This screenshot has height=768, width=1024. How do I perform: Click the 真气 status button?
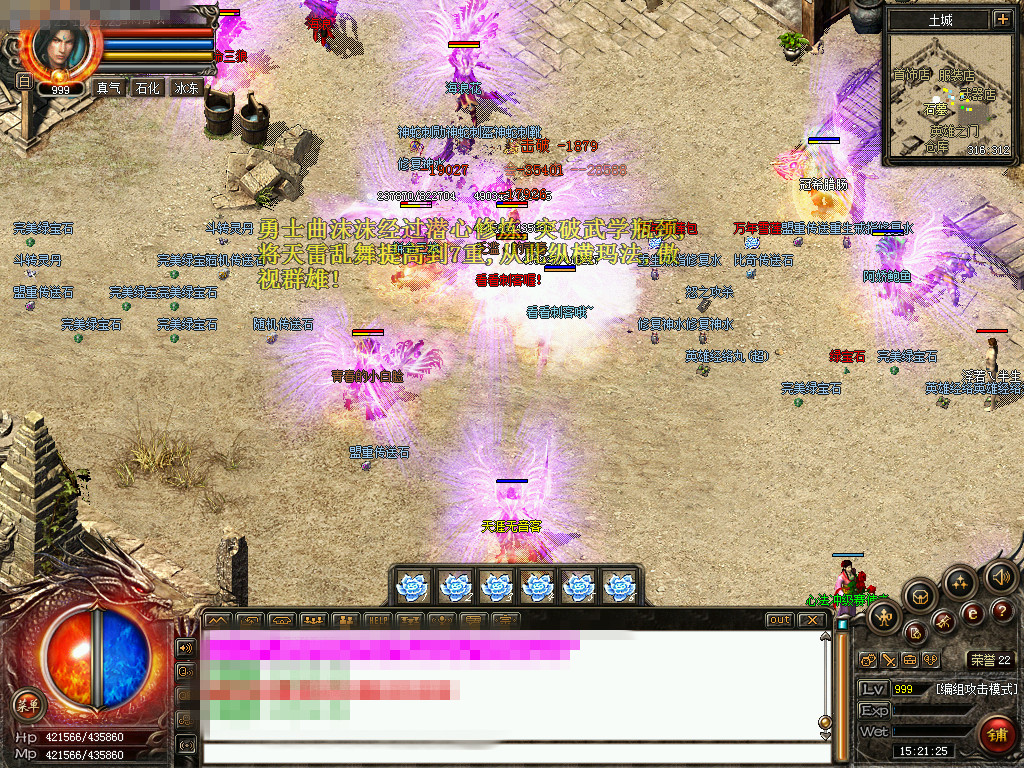point(108,88)
